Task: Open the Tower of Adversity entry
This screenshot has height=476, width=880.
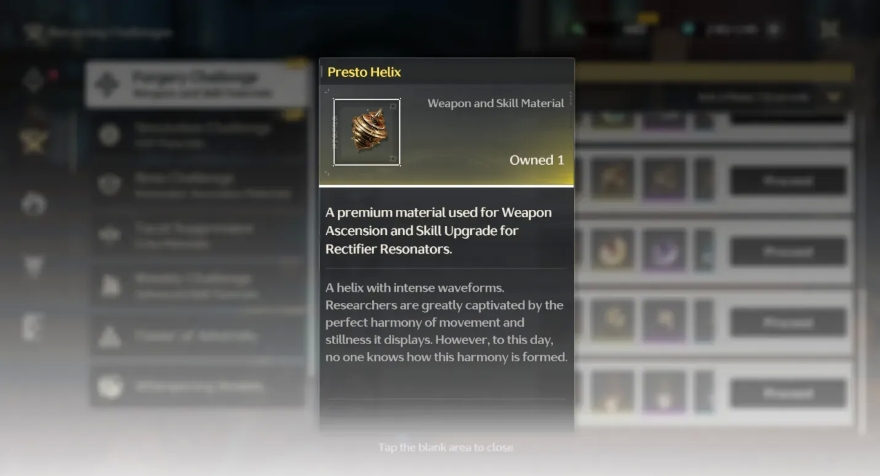Action: pos(196,337)
